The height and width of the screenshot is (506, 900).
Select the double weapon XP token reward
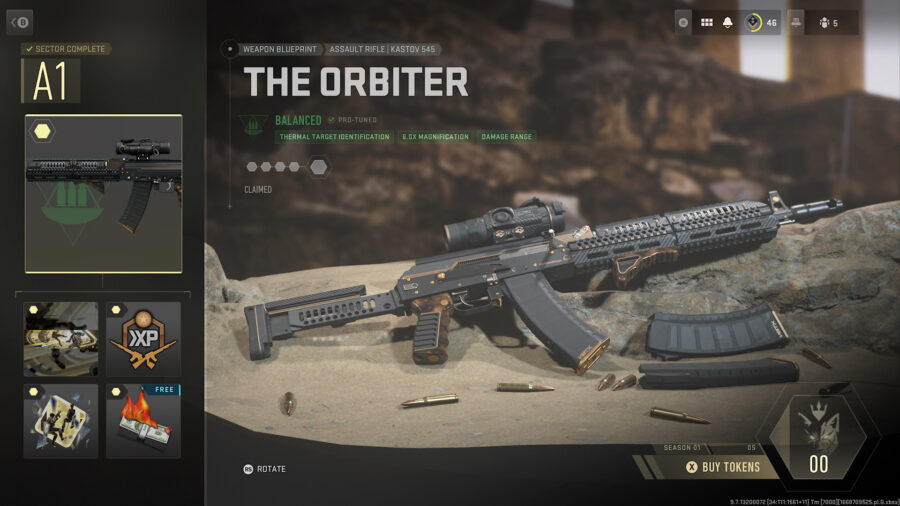point(143,339)
